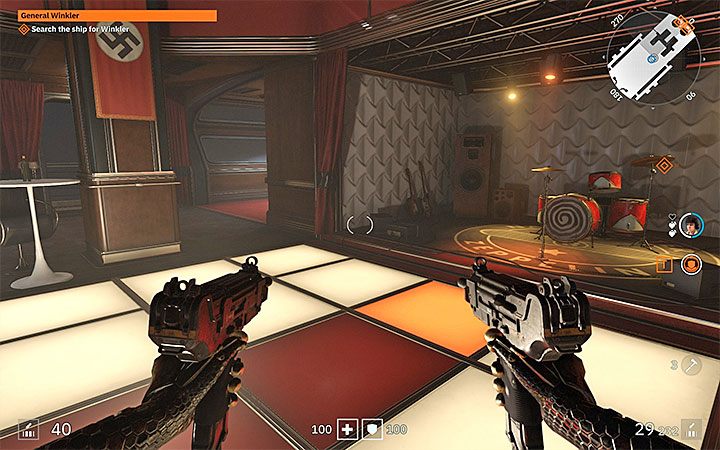This screenshot has width=720, height=450.
Task: Click the armor shield icon
Action: tap(371, 429)
